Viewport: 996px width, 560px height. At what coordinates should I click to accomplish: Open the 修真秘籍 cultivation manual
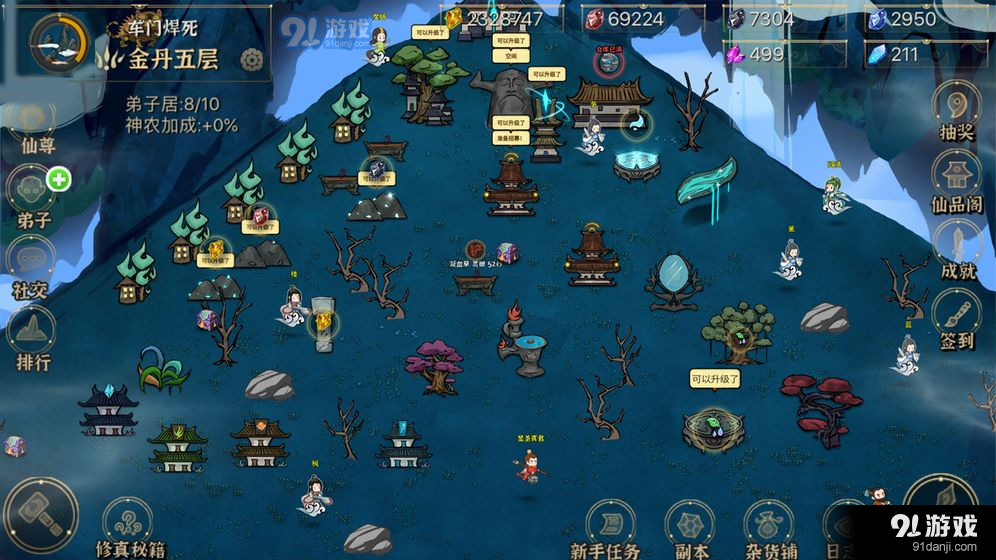(x=128, y=527)
